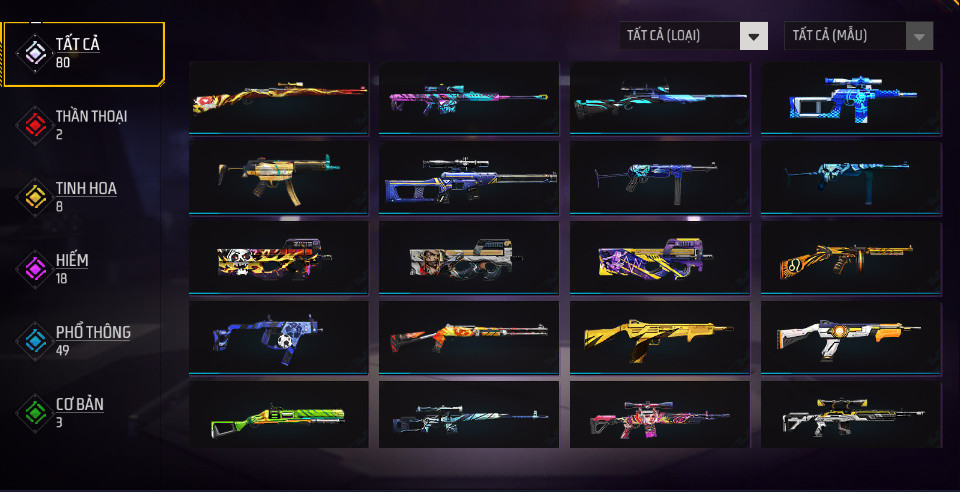
Task: Choose the white and orange rifle skin
Action: point(851,337)
